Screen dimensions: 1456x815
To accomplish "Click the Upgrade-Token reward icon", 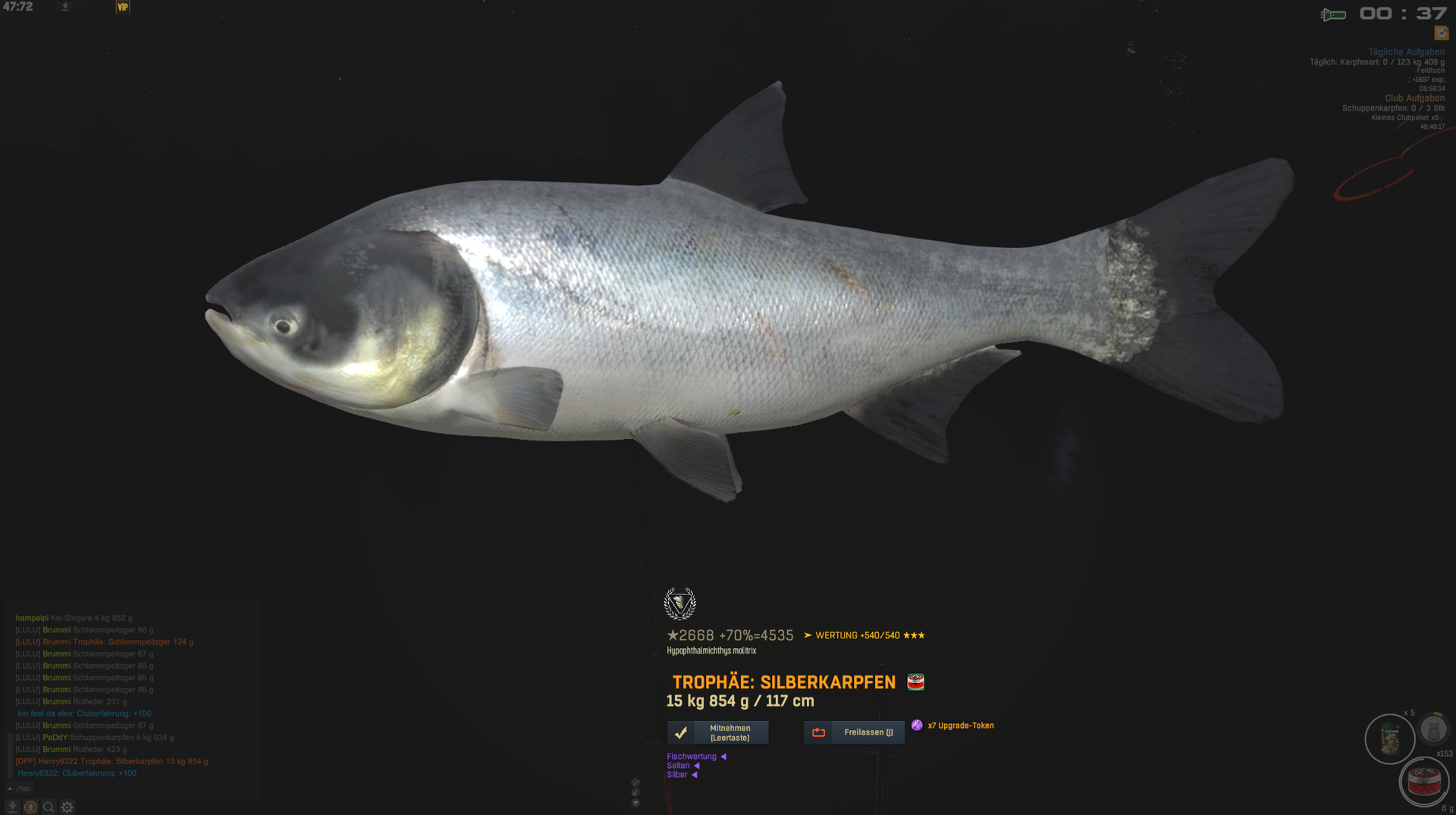I will [917, 726].
